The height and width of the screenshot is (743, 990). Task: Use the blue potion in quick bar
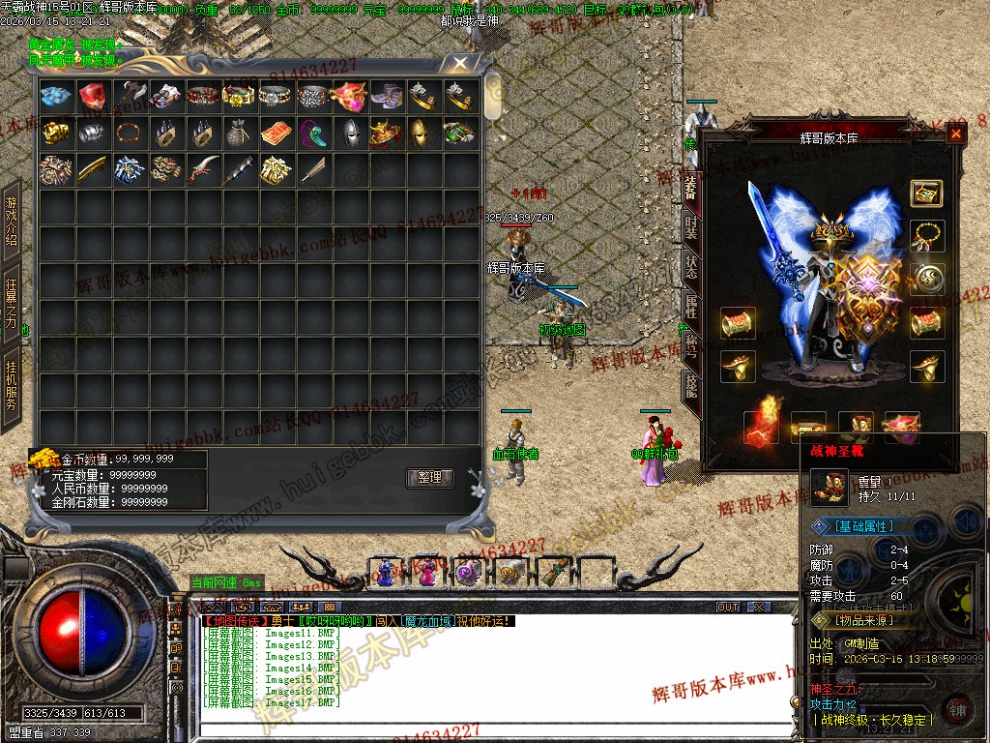tap(385, 573)
